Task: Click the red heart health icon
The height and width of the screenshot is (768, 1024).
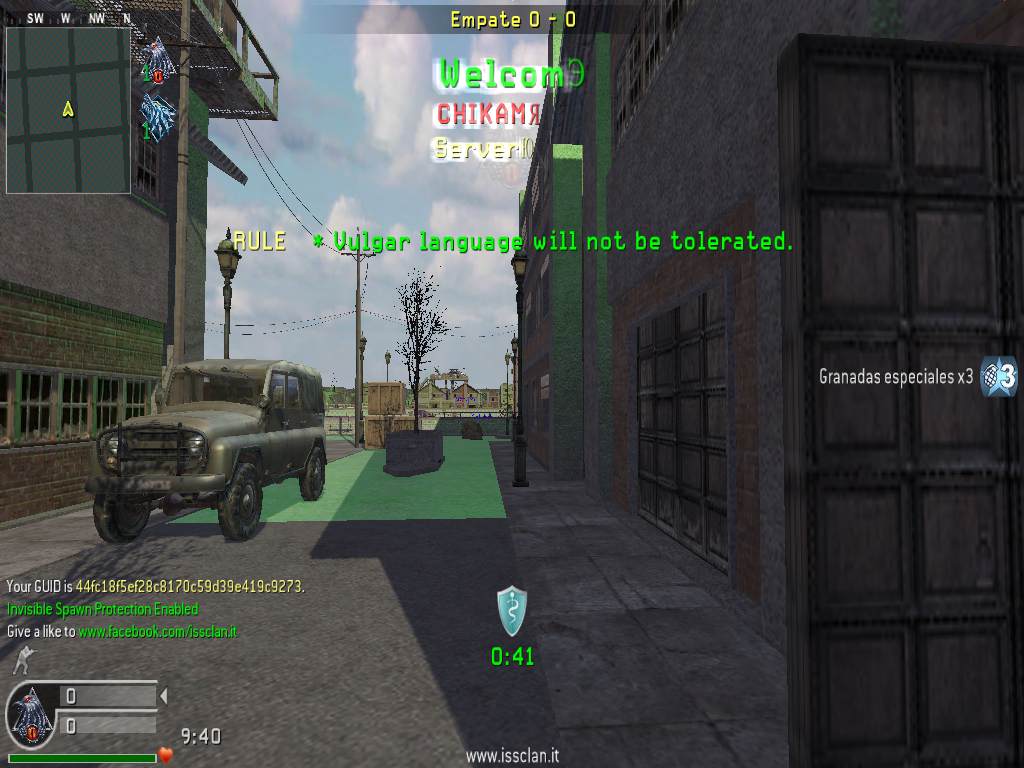Action: click(x=167, y=754)
